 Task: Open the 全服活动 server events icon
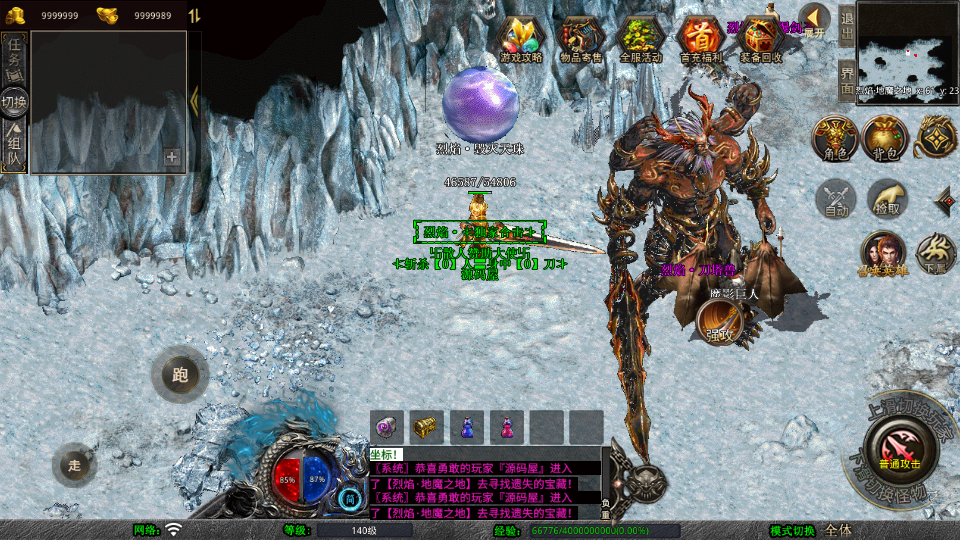pyautogui.click(x=641, y=40)
